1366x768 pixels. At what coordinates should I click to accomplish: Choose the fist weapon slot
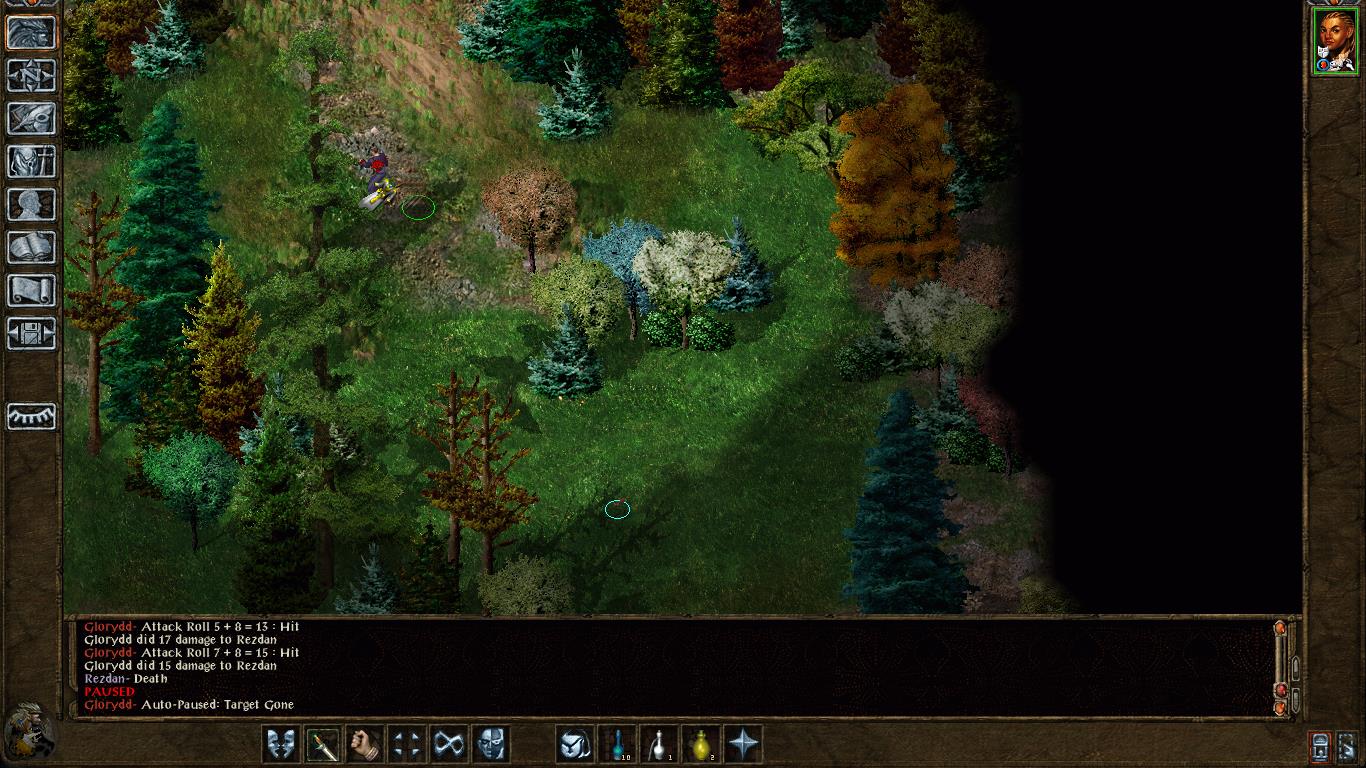[364, 744]
